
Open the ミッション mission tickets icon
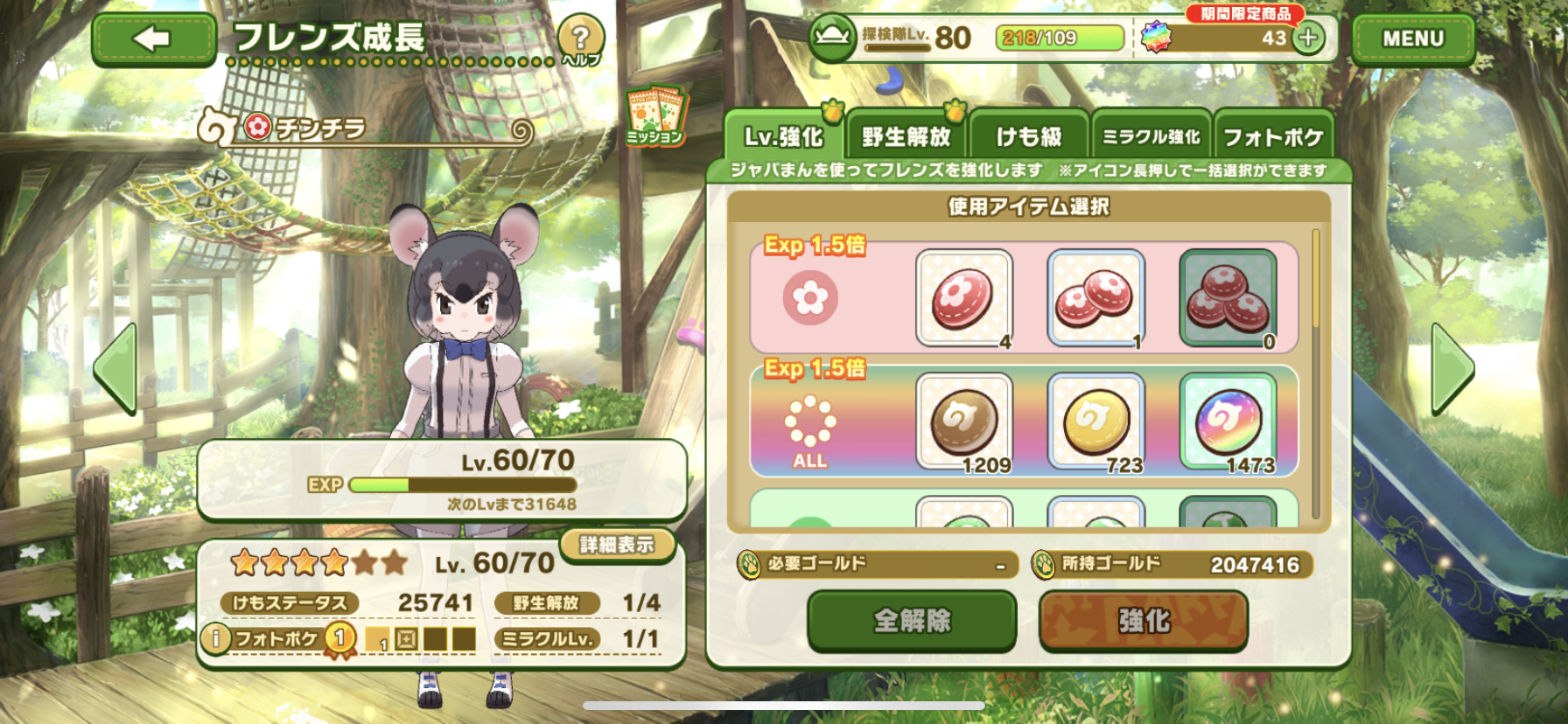pos(655,115)
